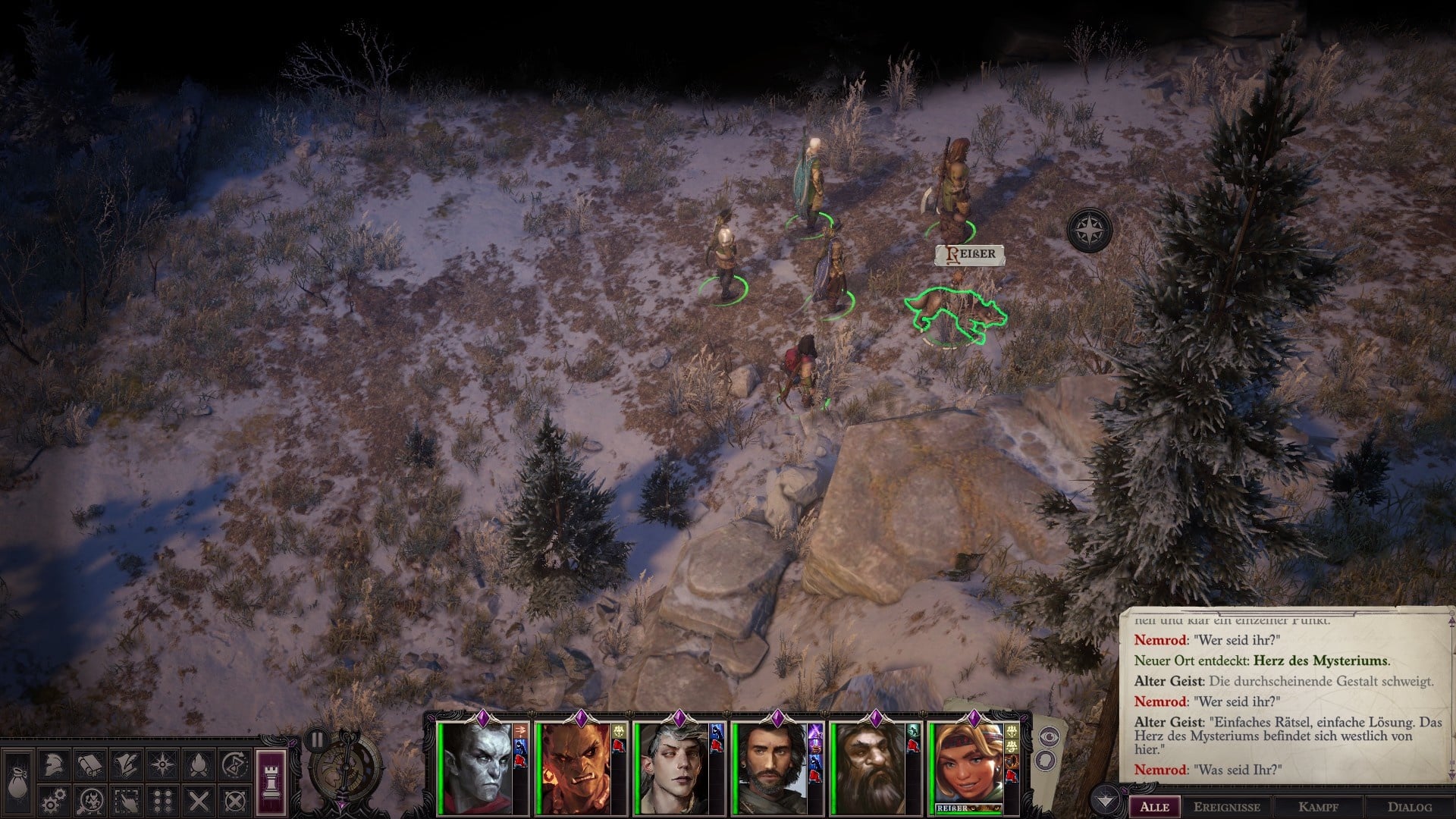1456x819 pixels.
Task: Select the bearded dwarf character portrait
Action: point(869,766)
